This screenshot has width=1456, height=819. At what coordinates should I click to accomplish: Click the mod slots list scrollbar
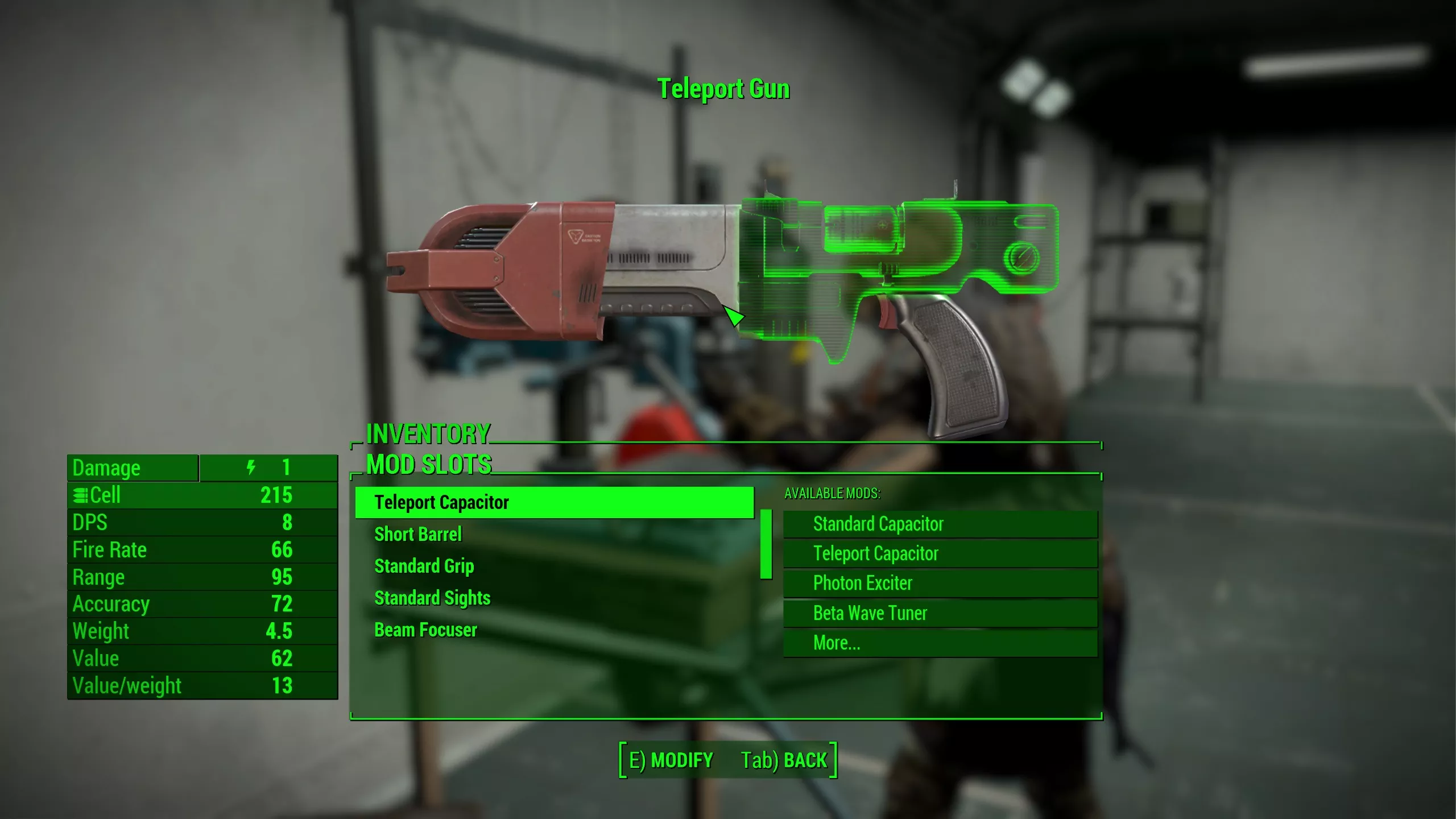(766, 544)
